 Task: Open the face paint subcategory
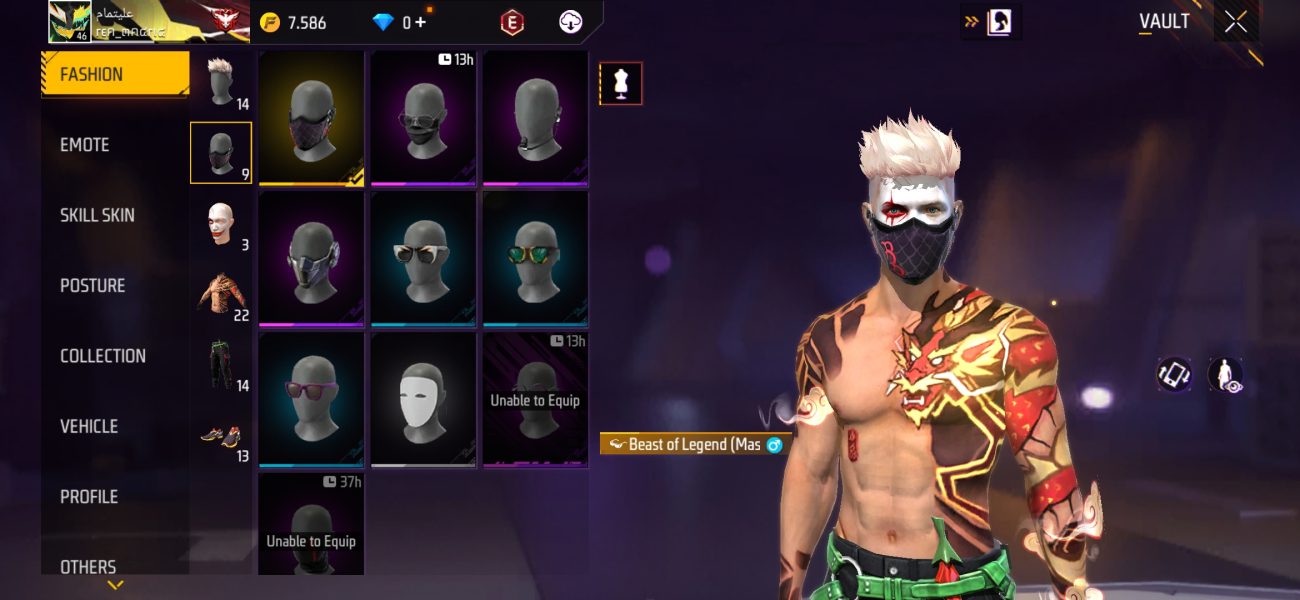pos(221,224)
